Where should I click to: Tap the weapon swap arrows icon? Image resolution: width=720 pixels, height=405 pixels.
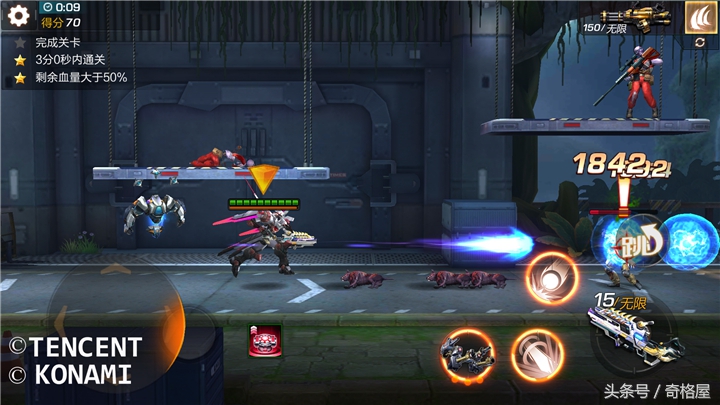pyautogui.click(x=699, y=44)
